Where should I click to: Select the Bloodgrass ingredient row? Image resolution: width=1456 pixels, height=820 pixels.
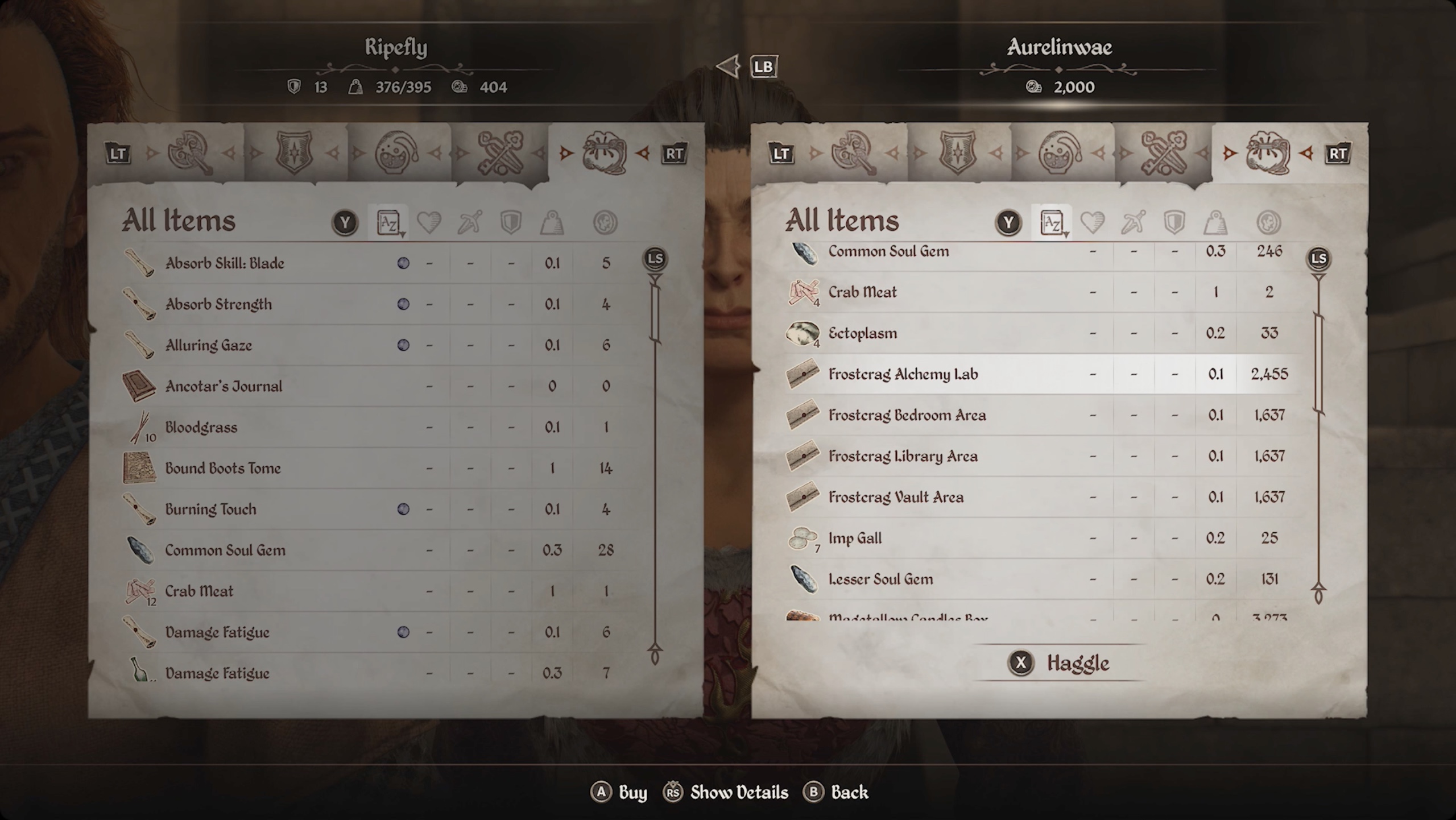[x=201, y=427]
